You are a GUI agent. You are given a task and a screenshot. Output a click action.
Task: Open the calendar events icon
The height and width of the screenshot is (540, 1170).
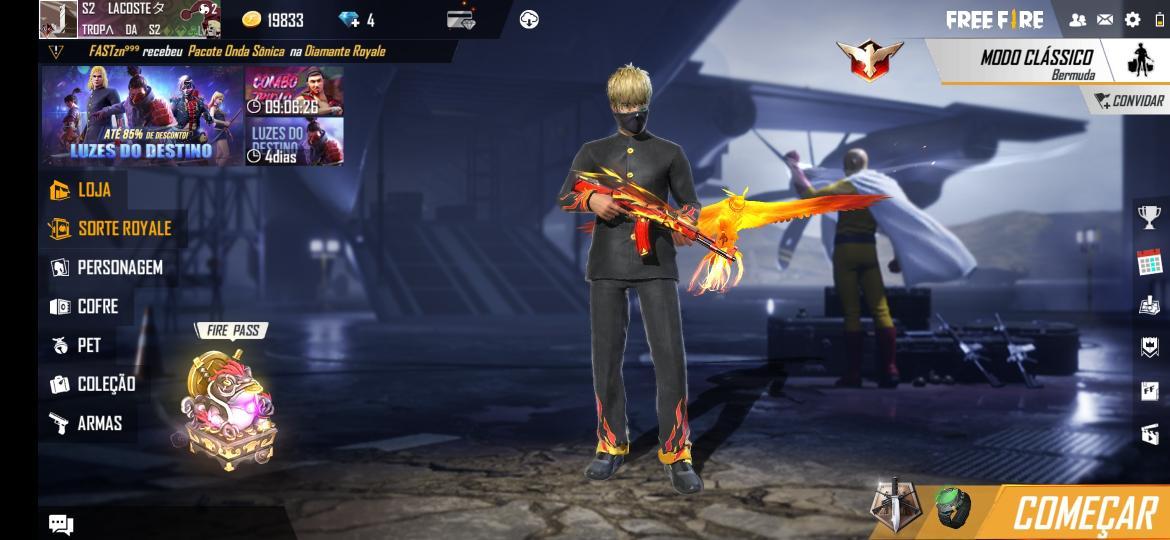coord(1149,263)
